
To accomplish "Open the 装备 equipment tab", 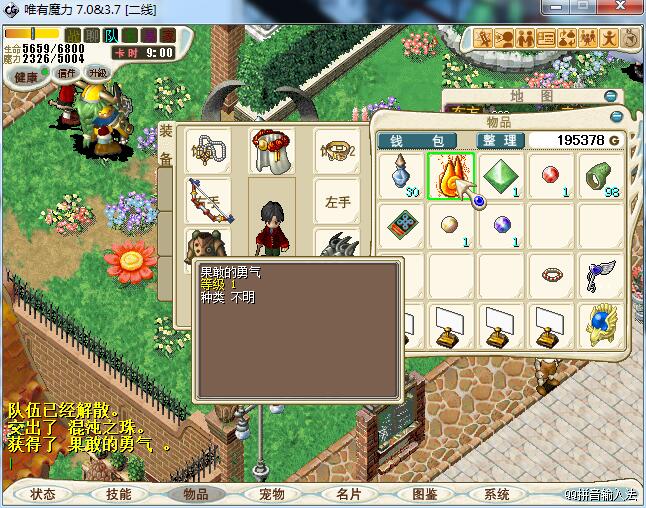I will pyautogui.click(x=166, y=145).
